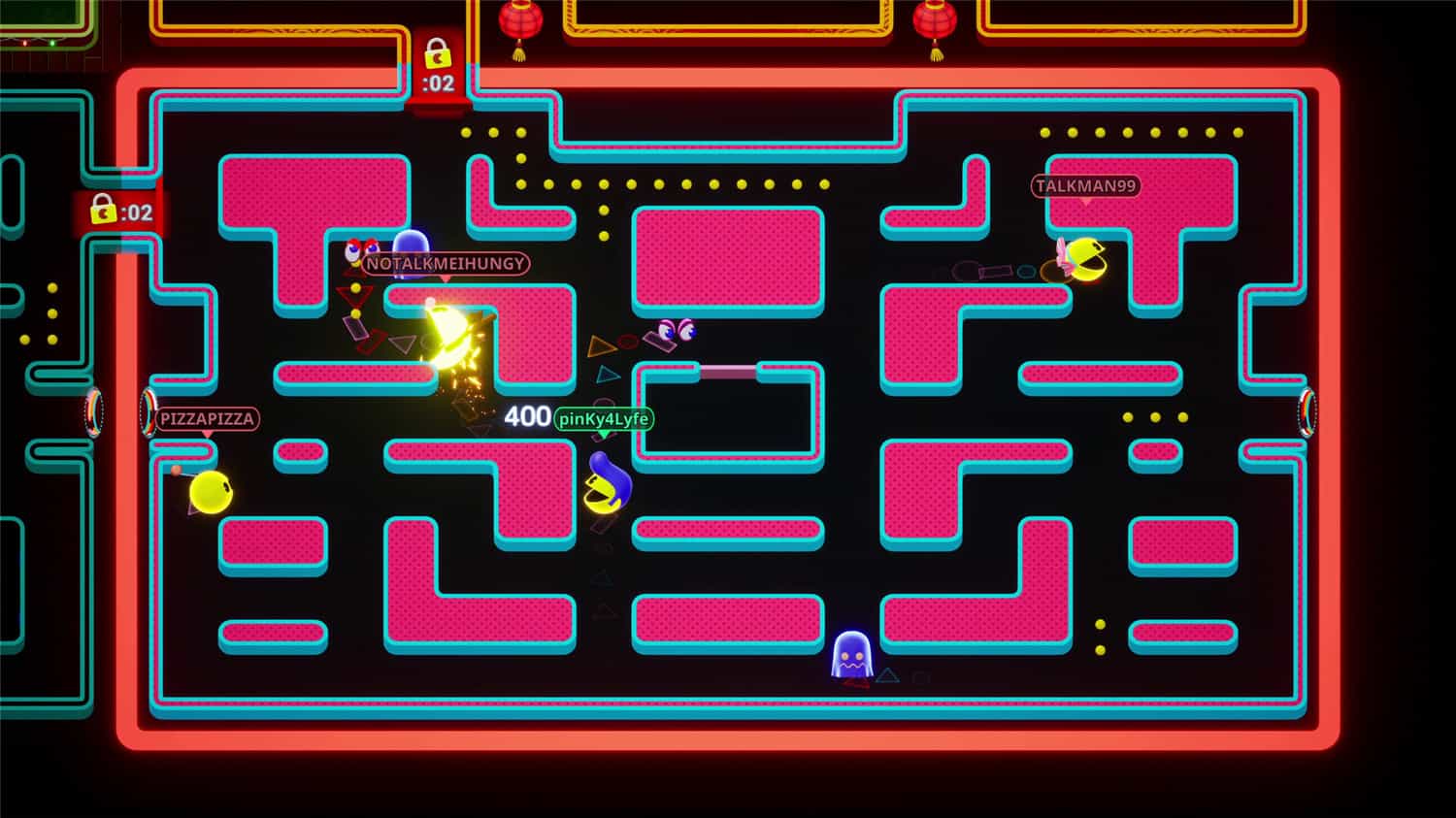
Task: Click the yellow Pac-Man beside PIZZAPIZZA
Action: [214, 492]
